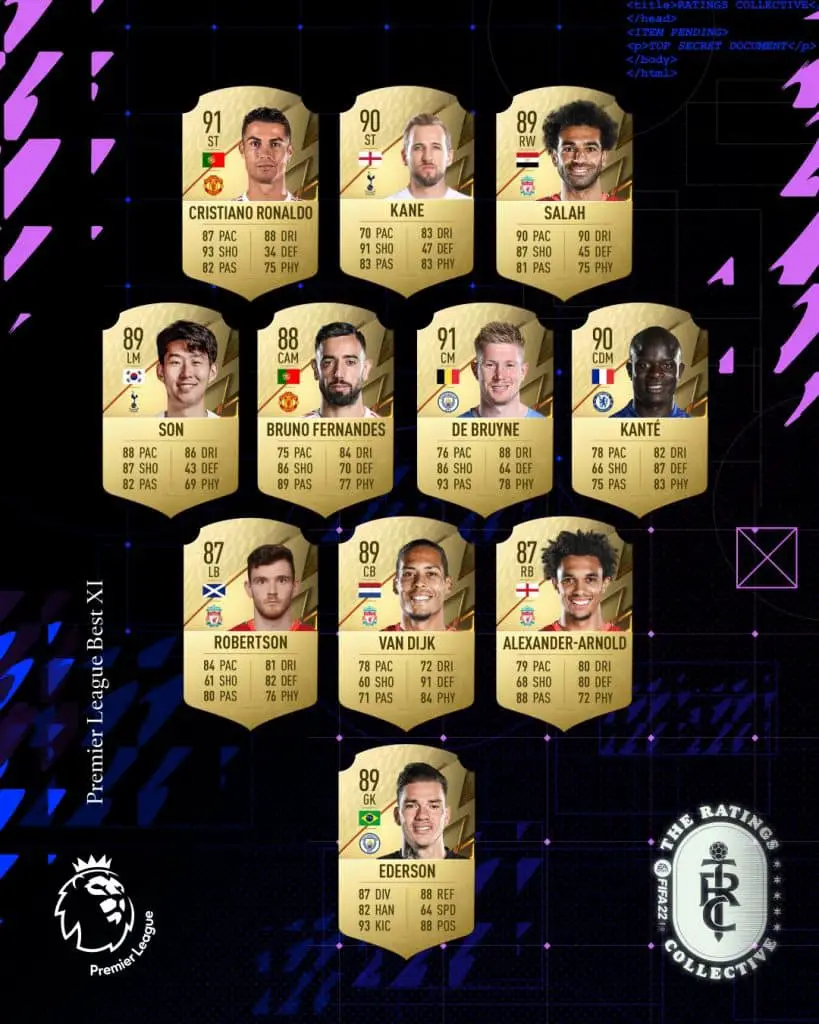819x1024 pixels.
Task: Choose the Alexander-Arnold card
Action: tap(564, 622)
